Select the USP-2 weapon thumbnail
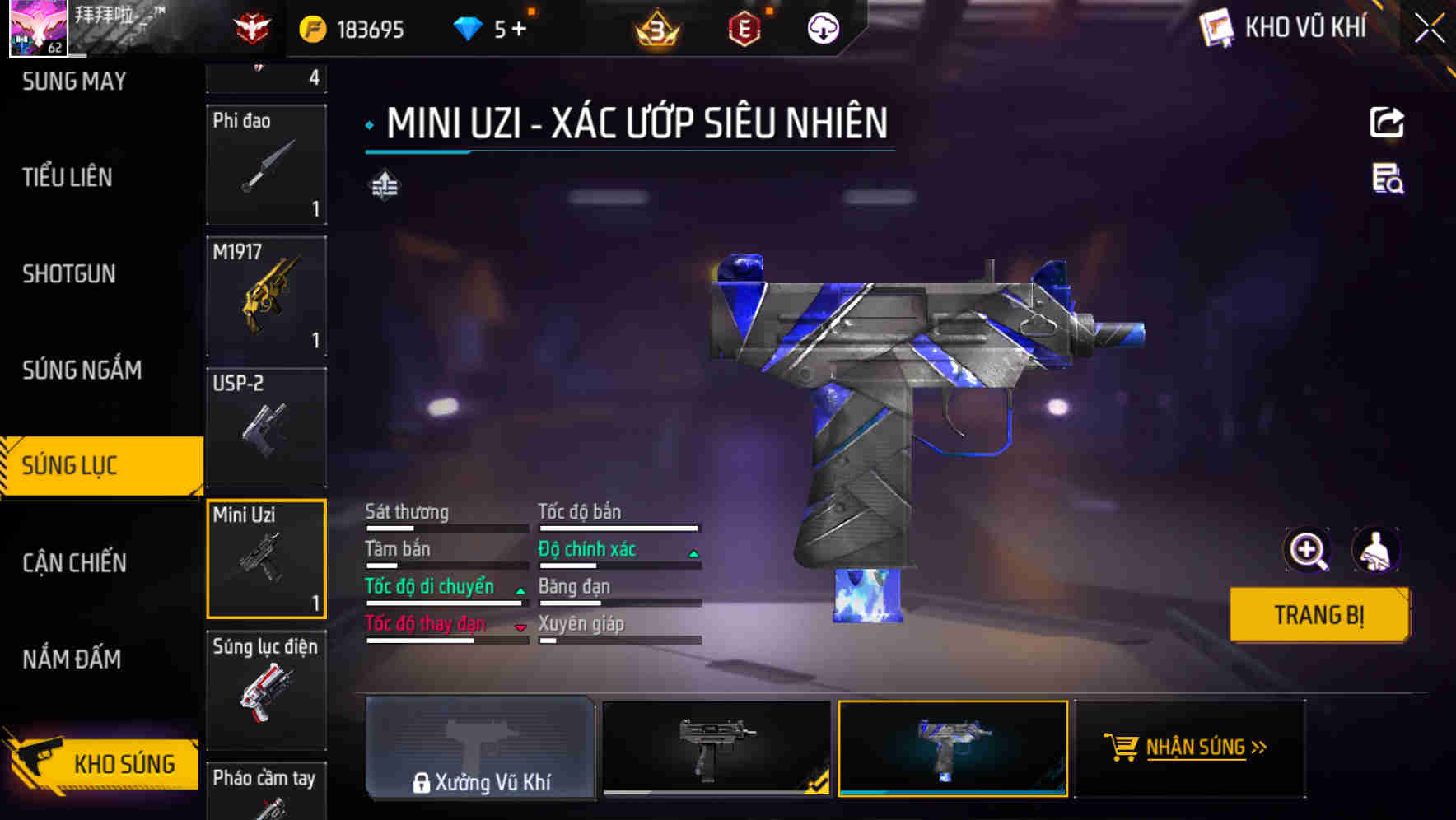The image size is (1456, 820). coord(265,428)
